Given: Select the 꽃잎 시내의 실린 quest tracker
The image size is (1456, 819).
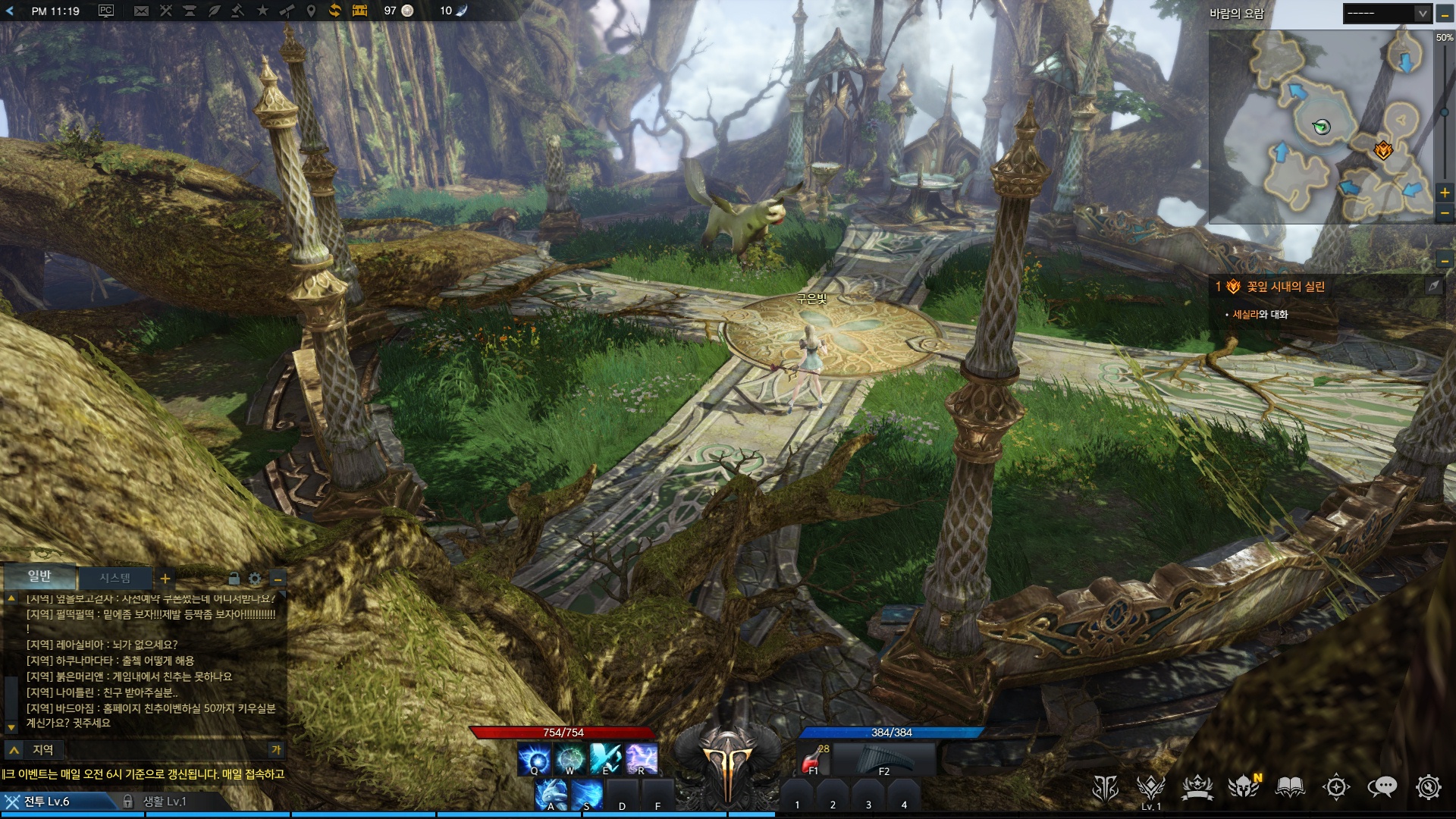Looking at the screenshot, I should click(1285, 287).
